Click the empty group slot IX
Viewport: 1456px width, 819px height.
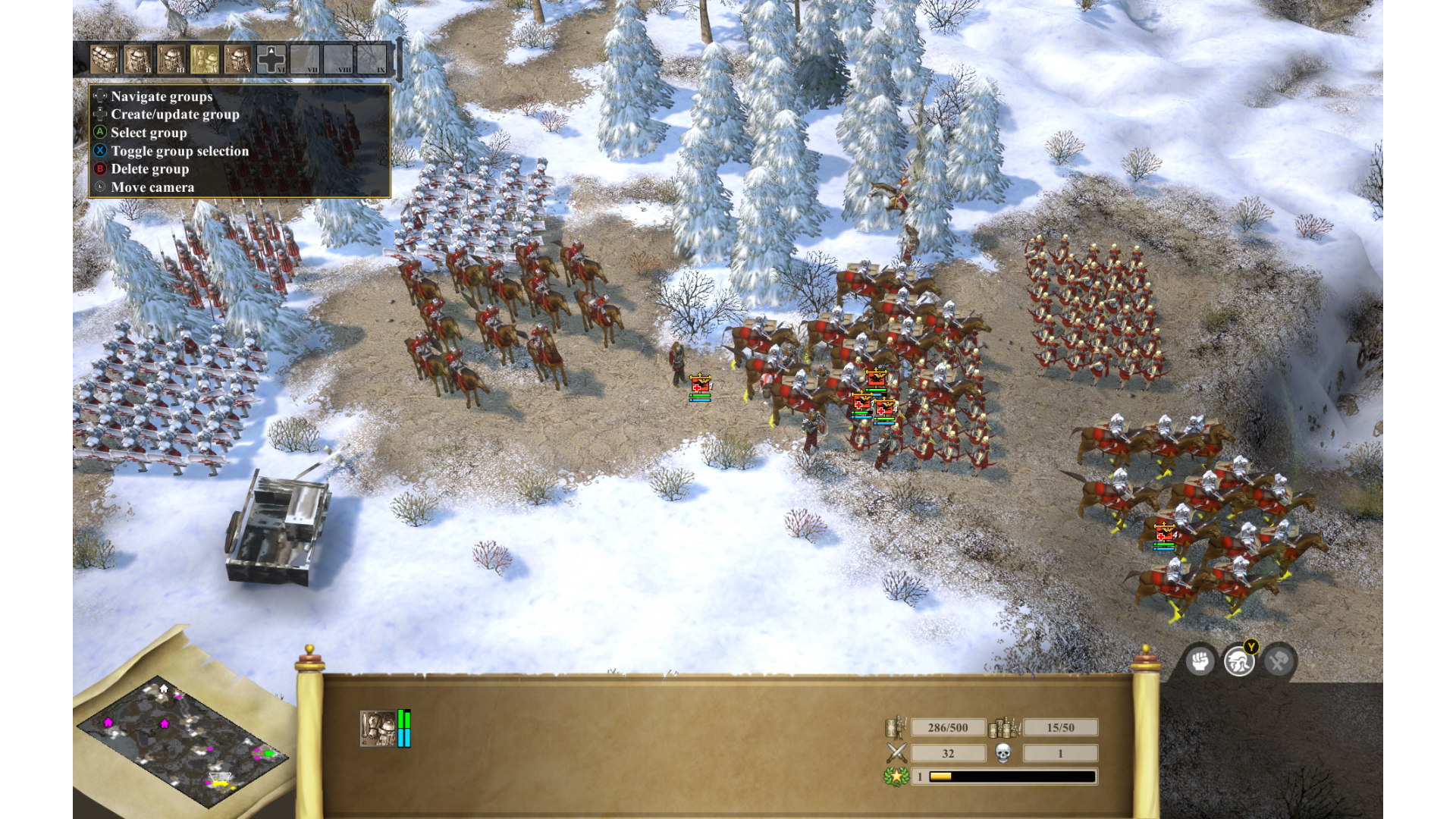point(372,59)
